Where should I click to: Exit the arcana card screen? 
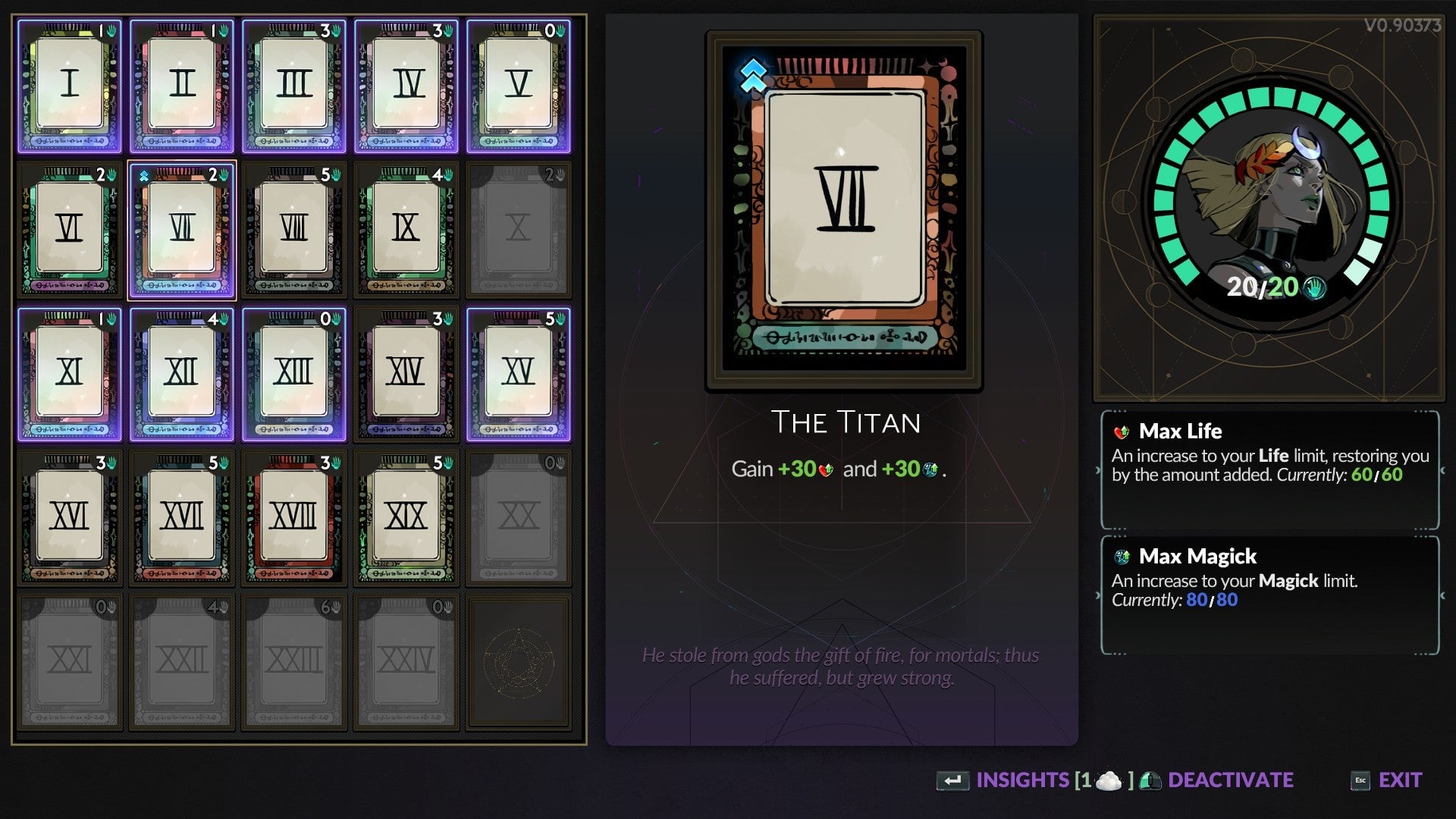coord(1399,780)
